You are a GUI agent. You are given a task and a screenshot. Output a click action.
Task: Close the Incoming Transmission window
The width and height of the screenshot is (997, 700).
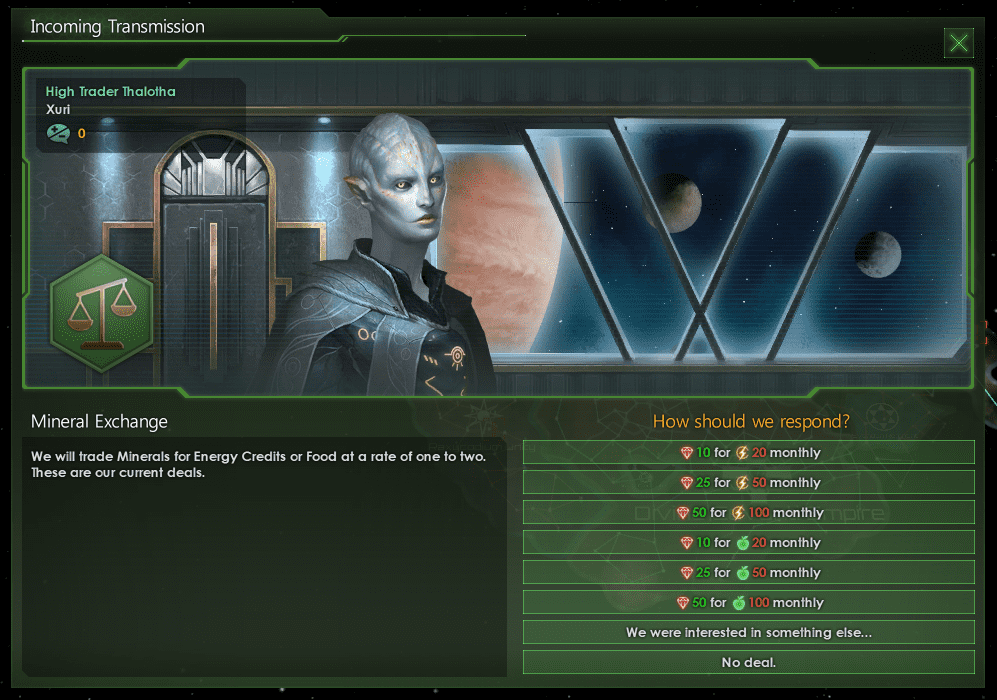(x=958, y=42)
